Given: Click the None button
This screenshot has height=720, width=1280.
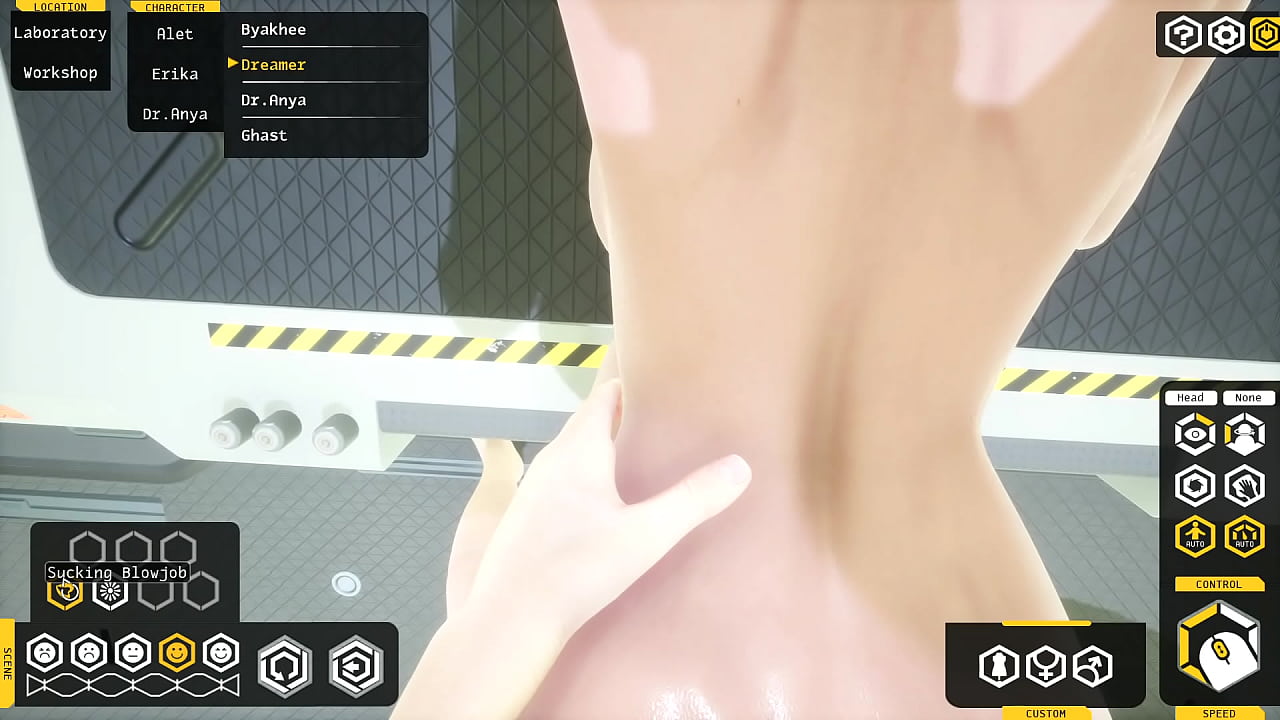Looking at the screenshot, I should point(1248,398).
